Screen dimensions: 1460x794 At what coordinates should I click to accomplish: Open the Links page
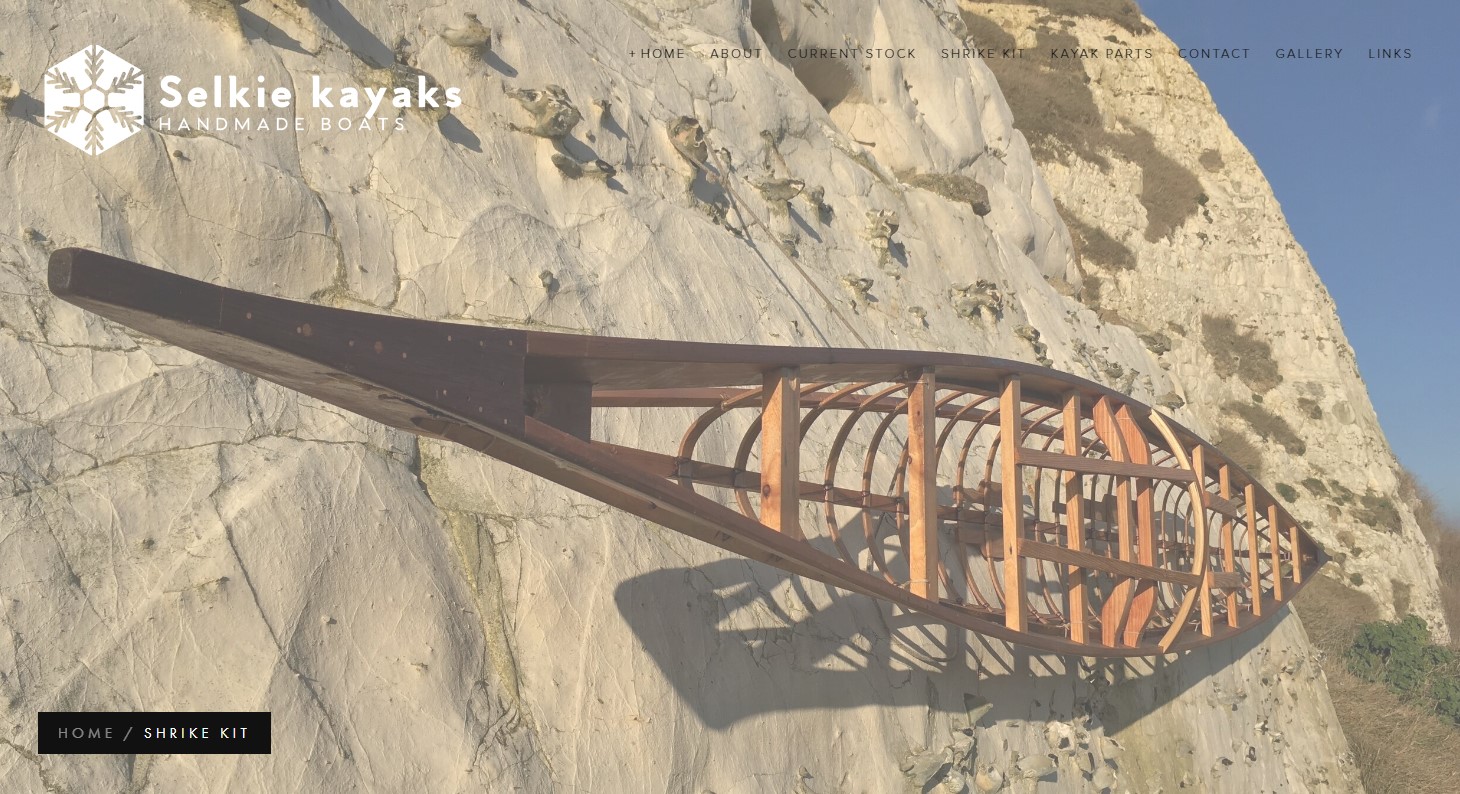coord(1389,54)
